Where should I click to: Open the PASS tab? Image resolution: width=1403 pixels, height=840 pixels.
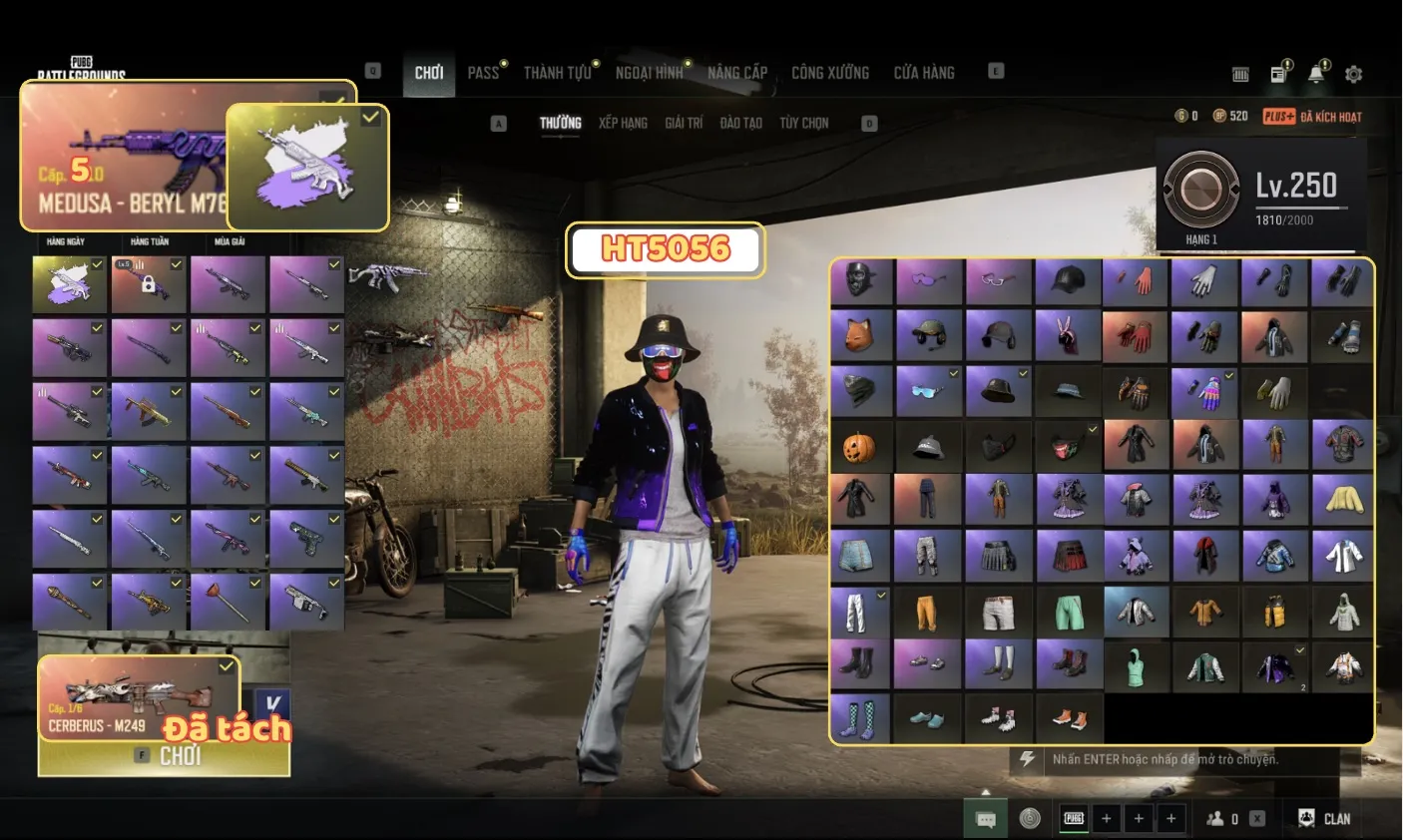(x=483, y=73)
